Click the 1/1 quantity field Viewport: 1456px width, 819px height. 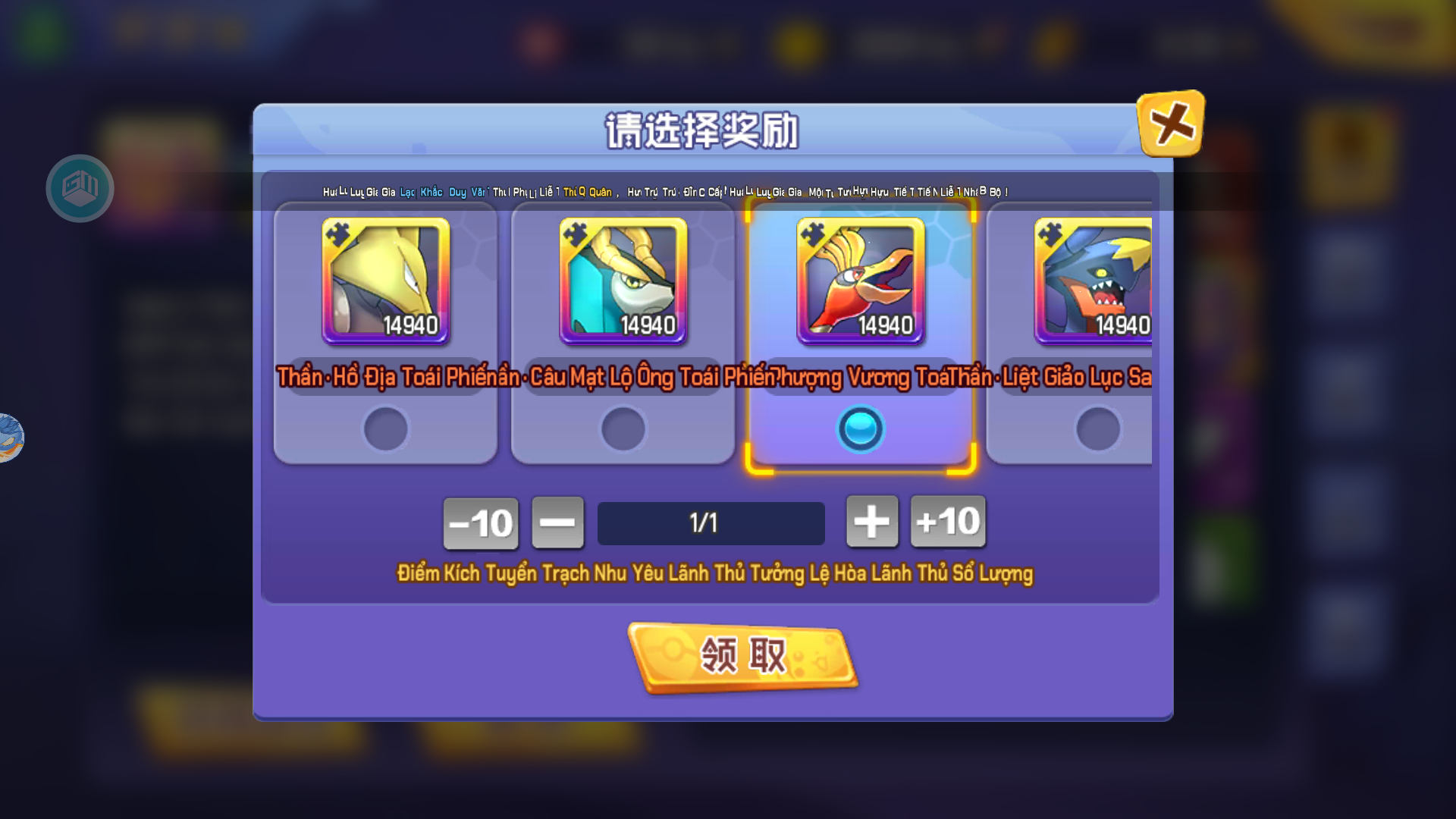711,523
